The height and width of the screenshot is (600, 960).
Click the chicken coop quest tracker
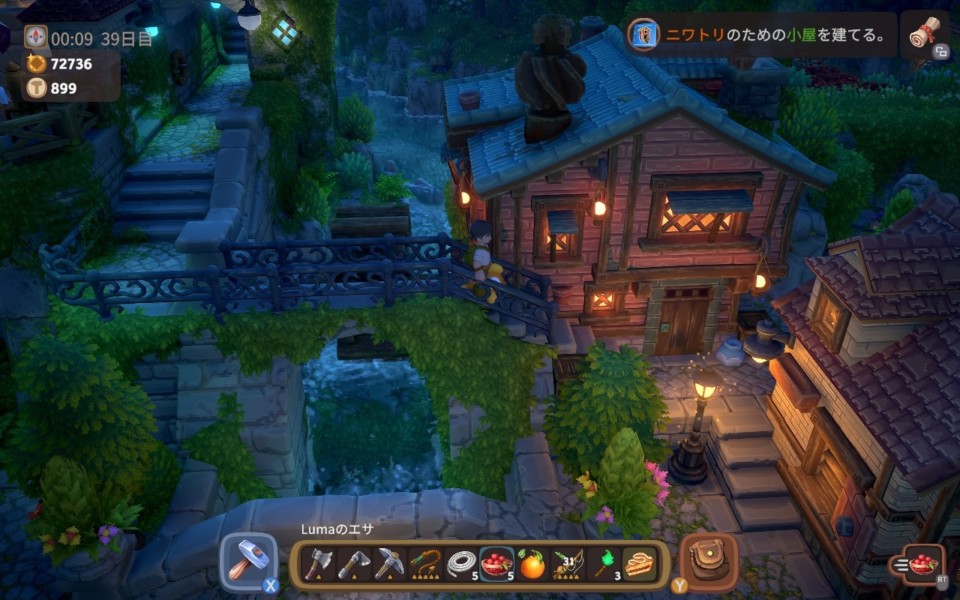click(760, 36)
